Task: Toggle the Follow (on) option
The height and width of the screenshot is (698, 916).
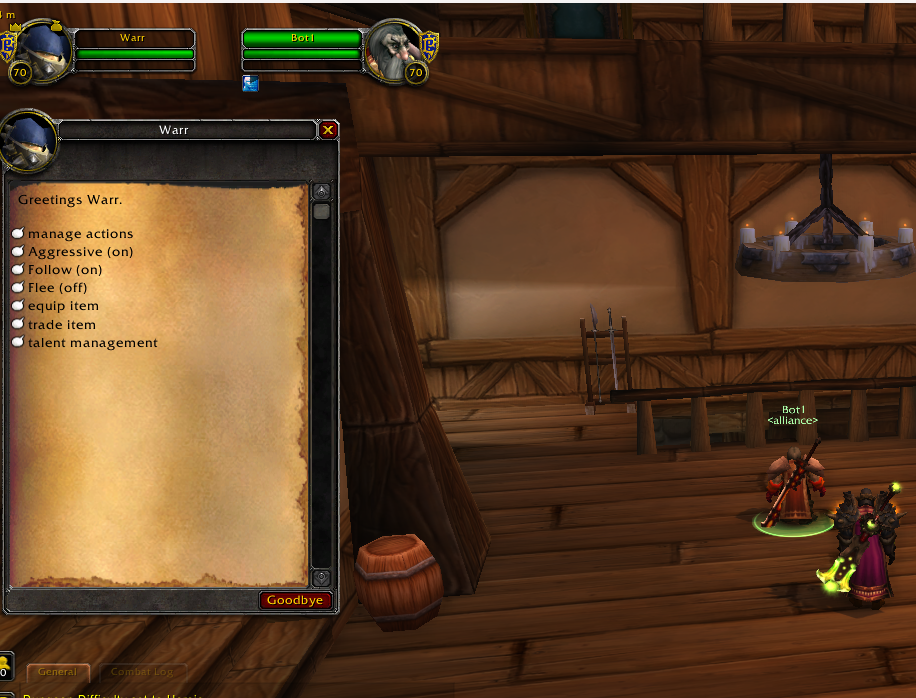Action: pyautogui.click(x=65, y=270)
